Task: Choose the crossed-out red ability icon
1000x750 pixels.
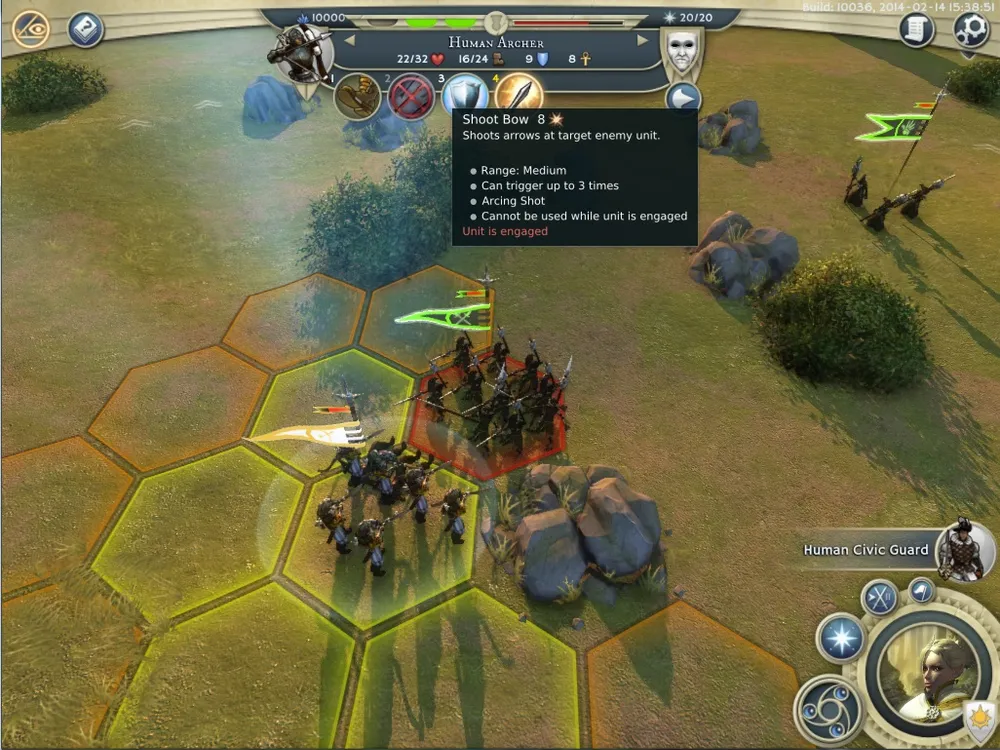Action: click(x=411, y=97)
